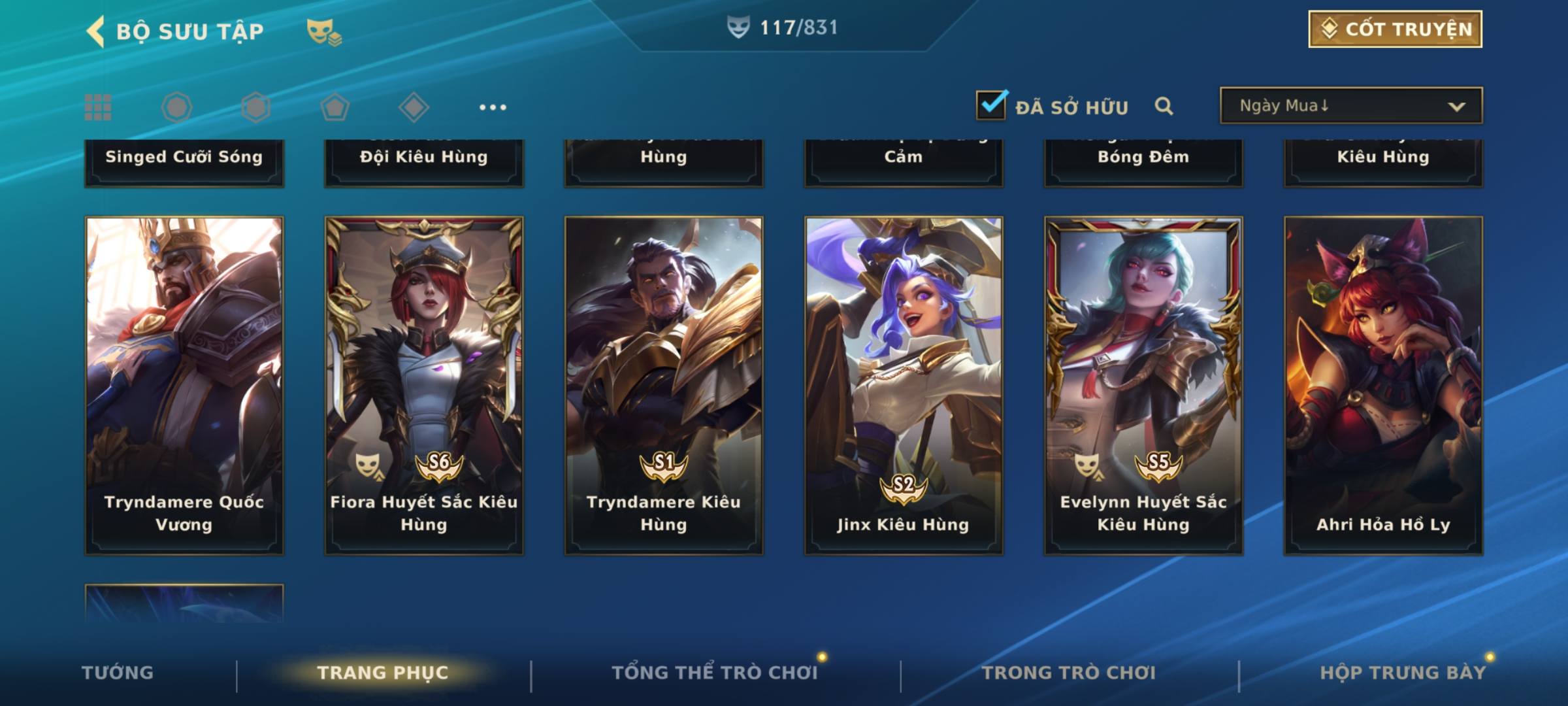
Task: Pick the Jinx Kiêu Hùng skin
Action: pyautogui.click(x=904, y=386)
